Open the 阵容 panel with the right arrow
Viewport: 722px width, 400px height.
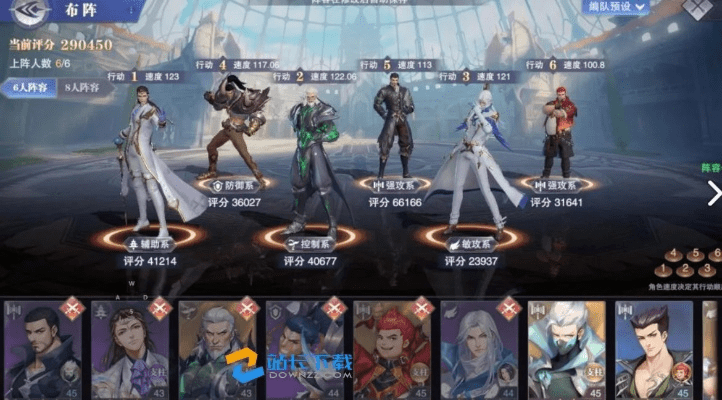tap(713, 192)
